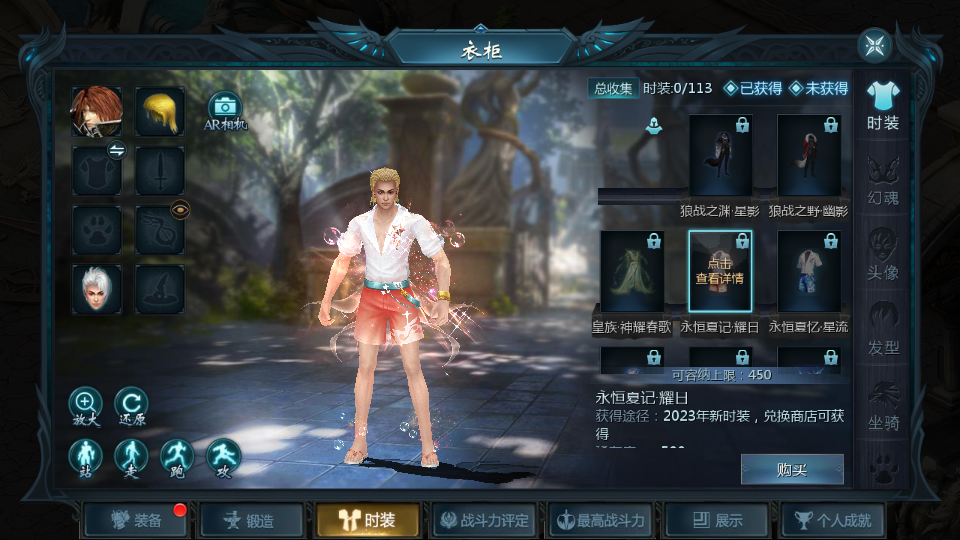Image resolution: width=960 pixels, height=540 pixels.
Task: Reset the view with 还原 button
Action: point(131,403)
